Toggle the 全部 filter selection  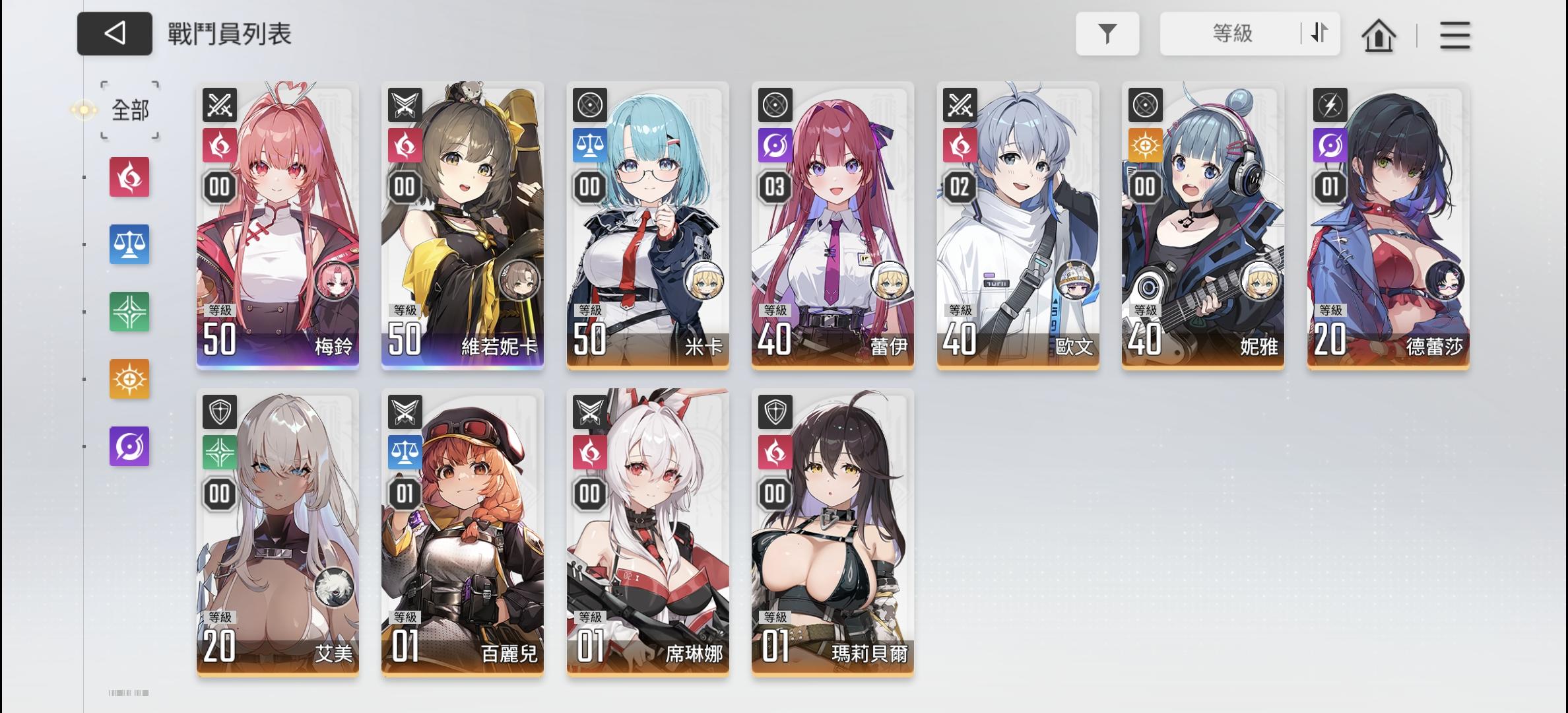click(129, 110)
